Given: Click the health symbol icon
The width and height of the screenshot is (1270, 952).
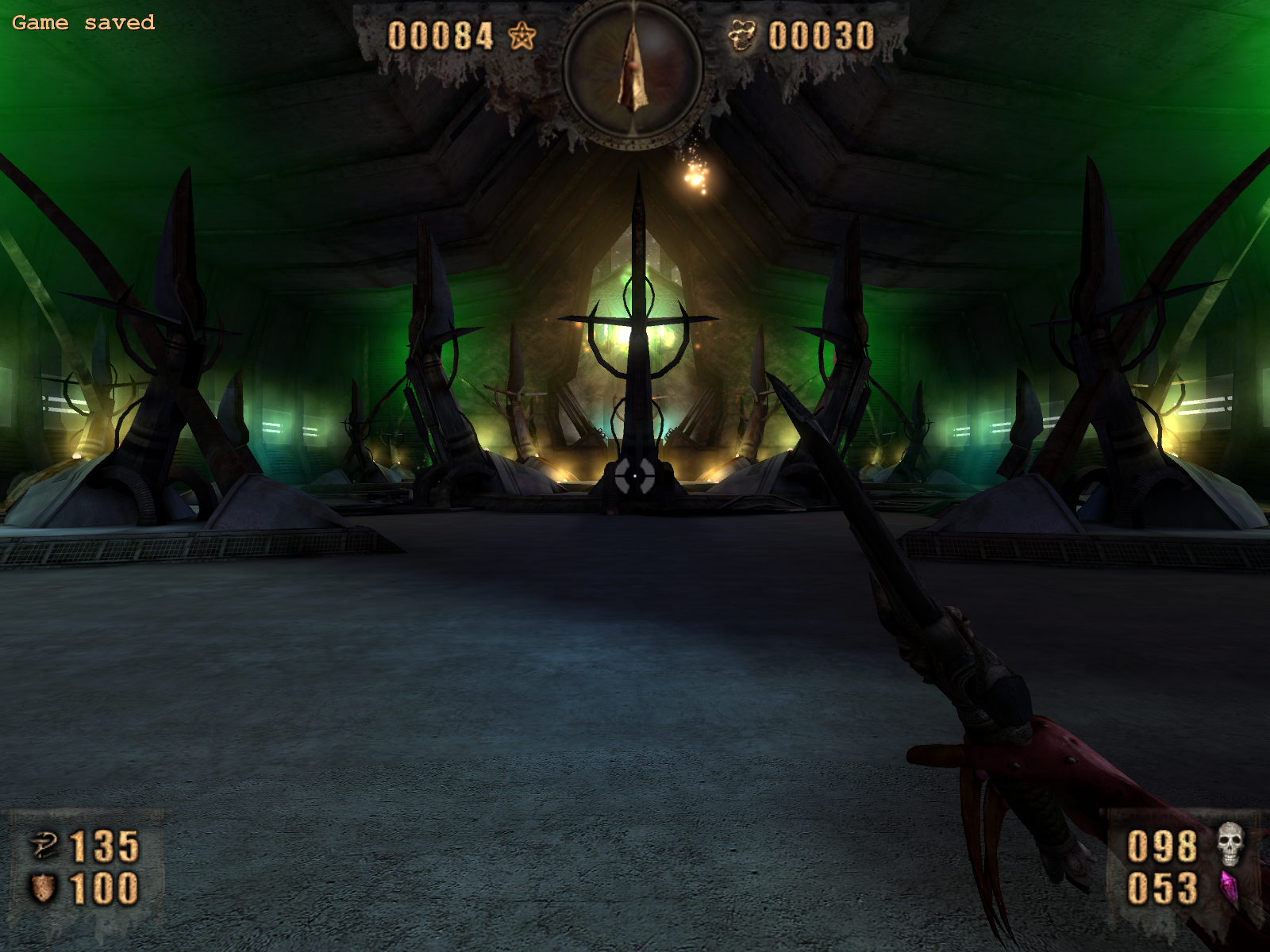Looking at the screenshot, I should point(44,845).
